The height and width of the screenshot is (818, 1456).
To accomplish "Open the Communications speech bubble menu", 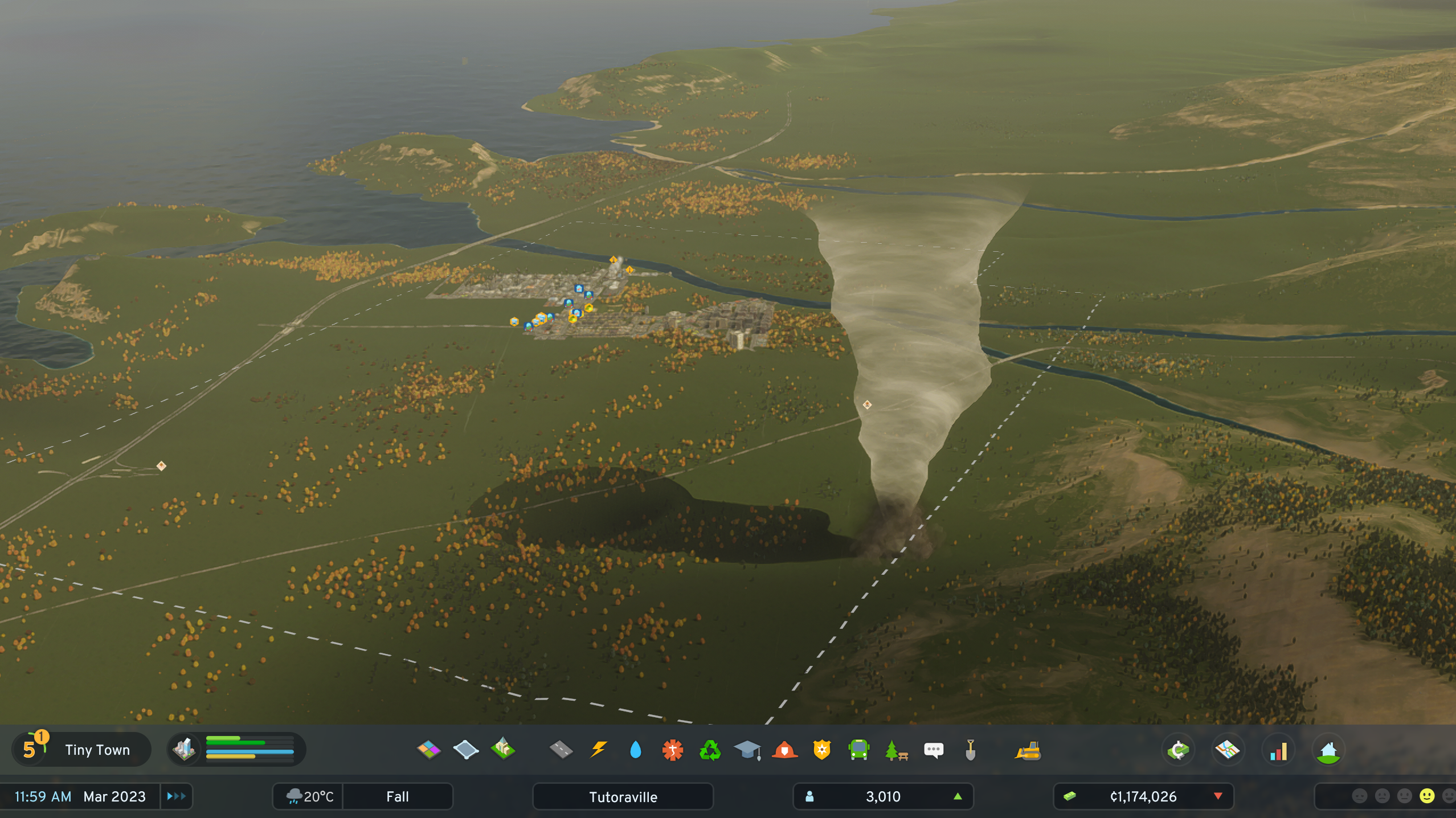I will 933,750.
